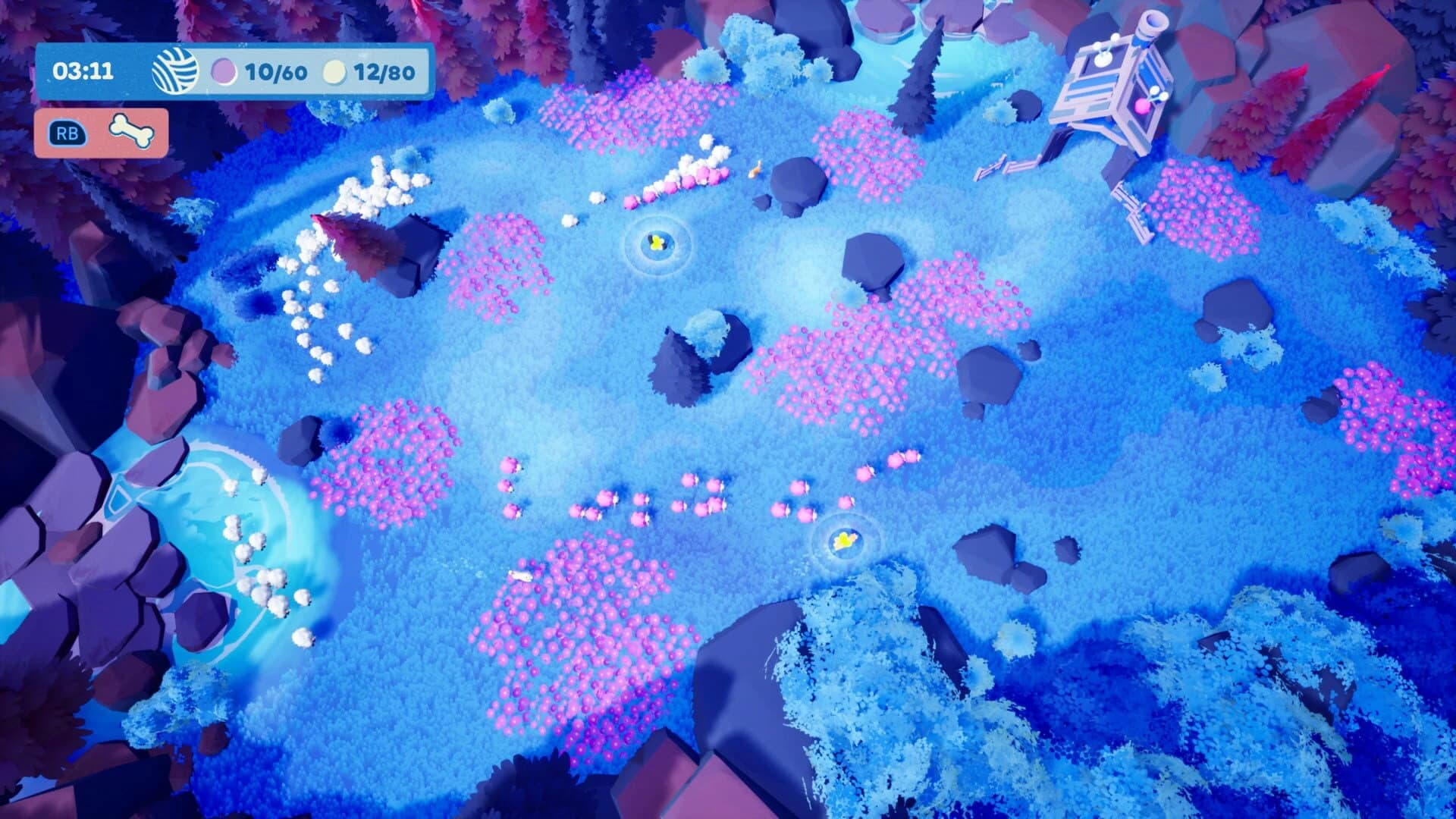Click the 10/60 pink wool counter
Viewport: 1456px width, 819px height.
[276, 71]
